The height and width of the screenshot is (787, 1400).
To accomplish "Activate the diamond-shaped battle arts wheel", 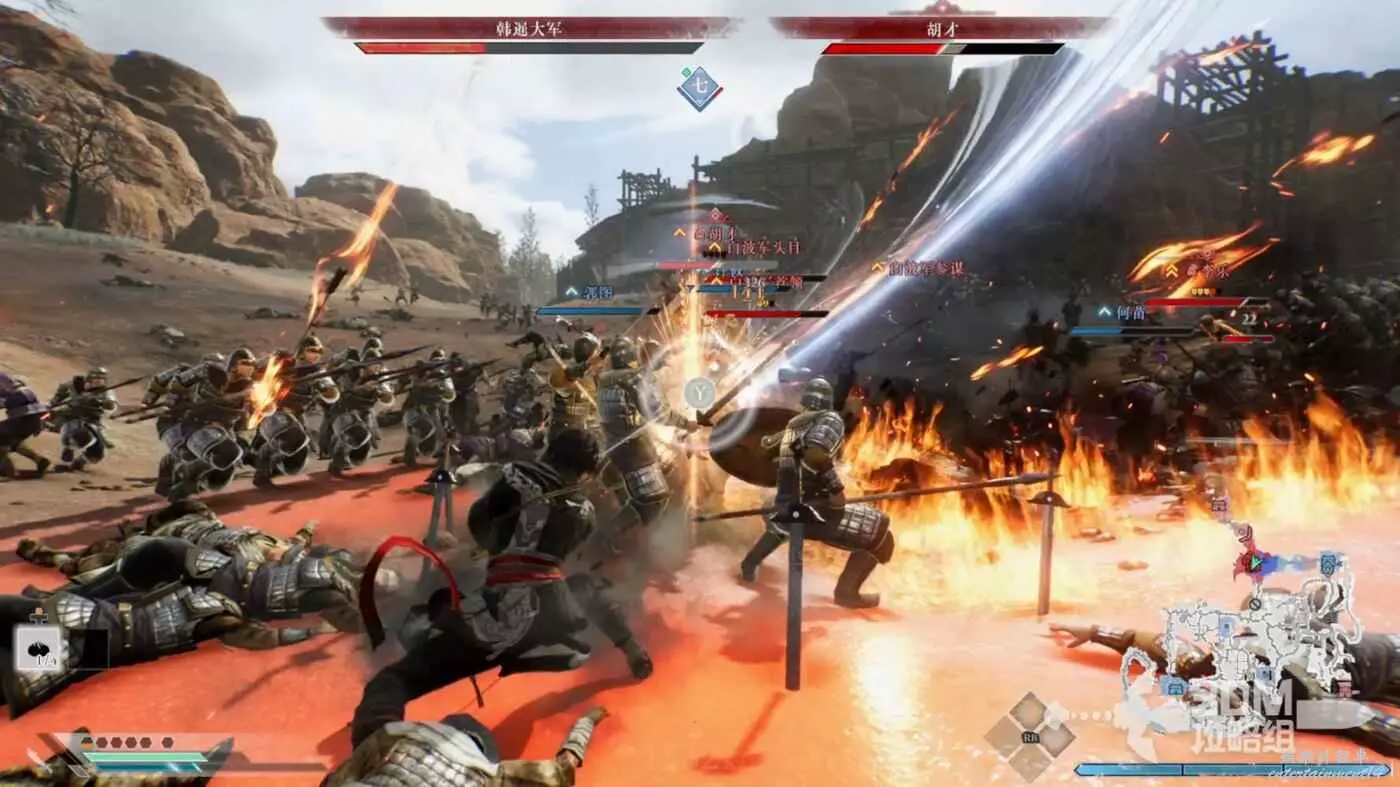I will 1029,737.
